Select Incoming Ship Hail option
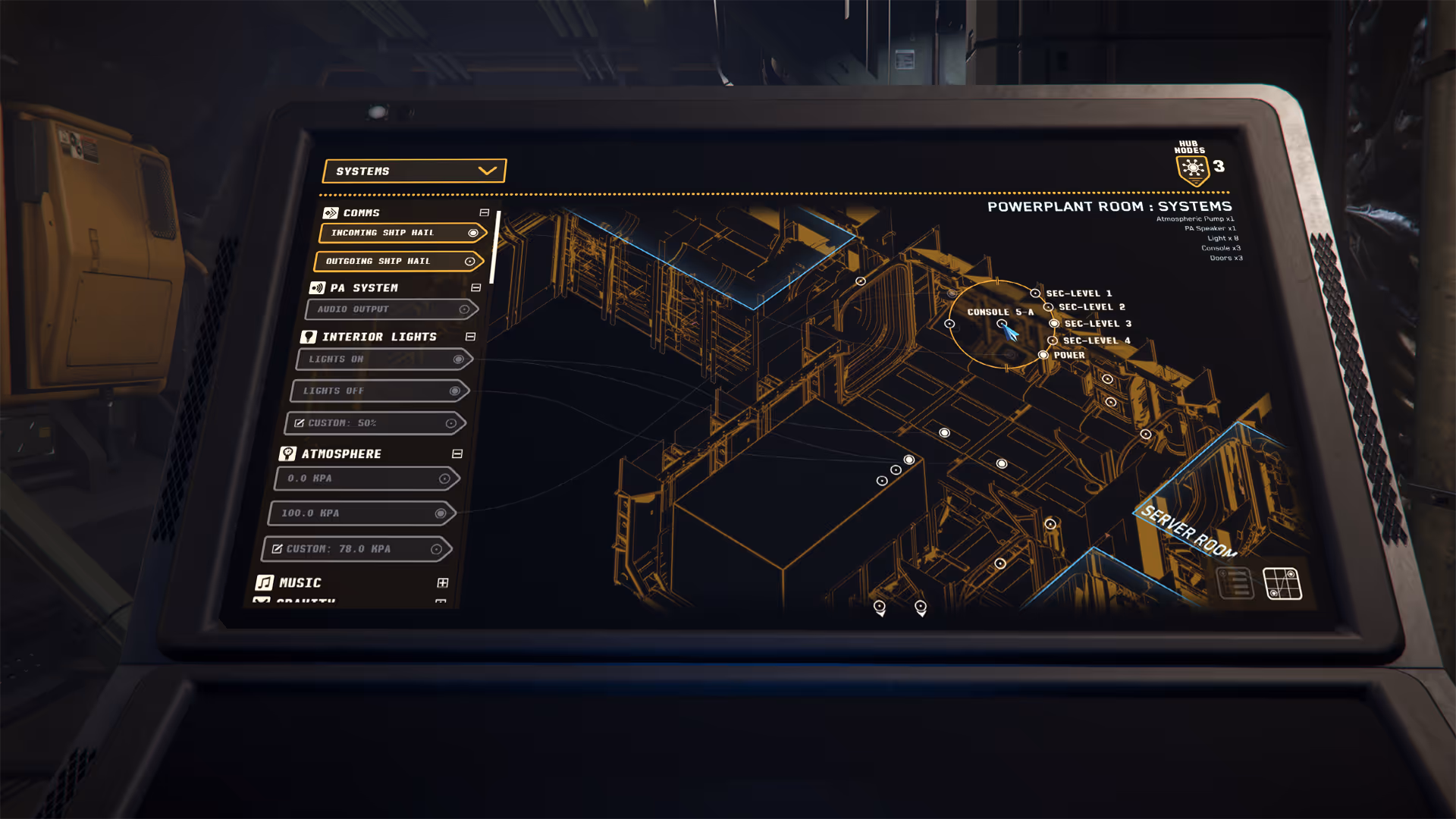Screen dimensions: 1456x819 point(402,233)
